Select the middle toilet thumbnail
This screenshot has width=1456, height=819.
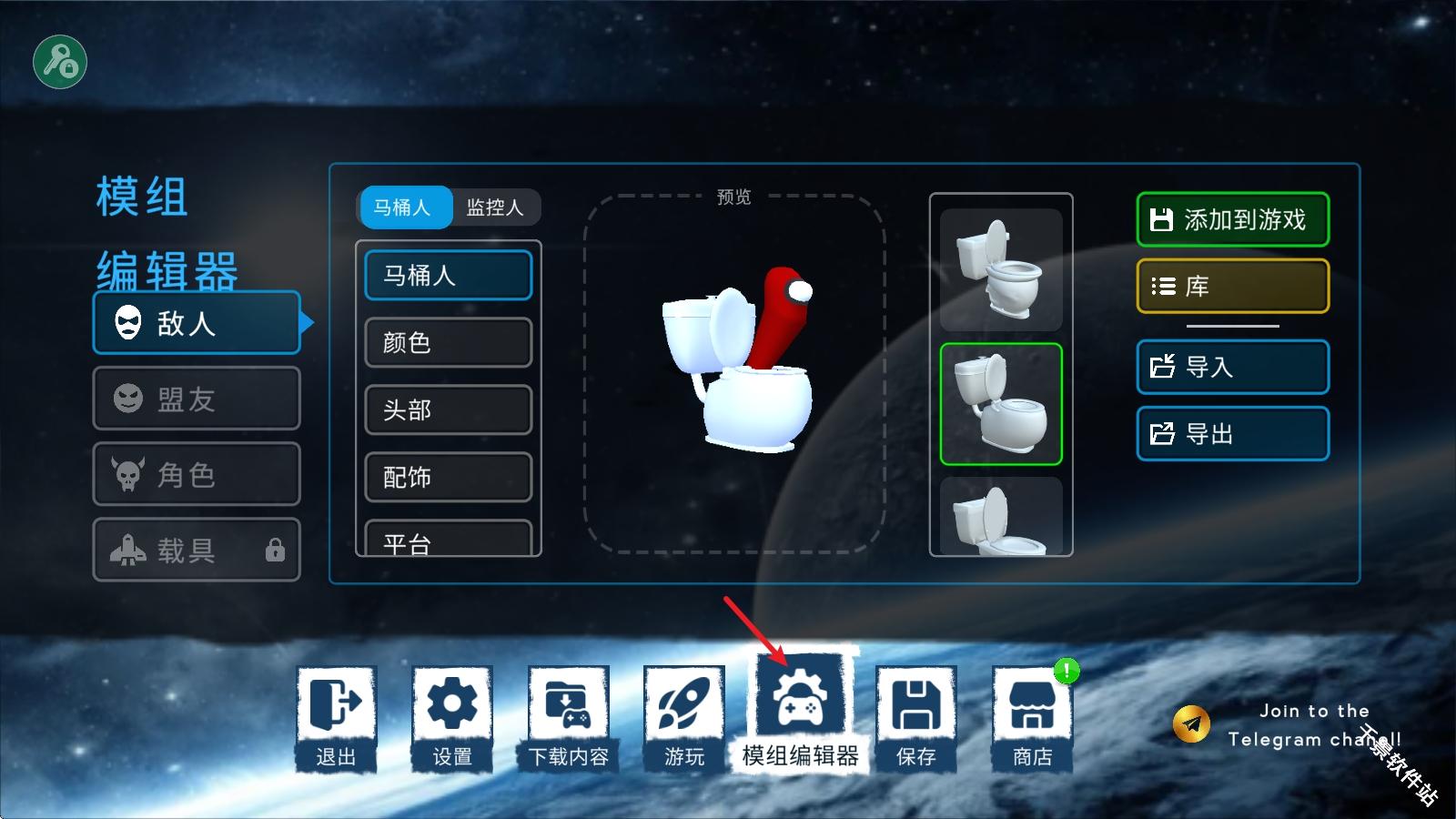(x=1000, y=403)
